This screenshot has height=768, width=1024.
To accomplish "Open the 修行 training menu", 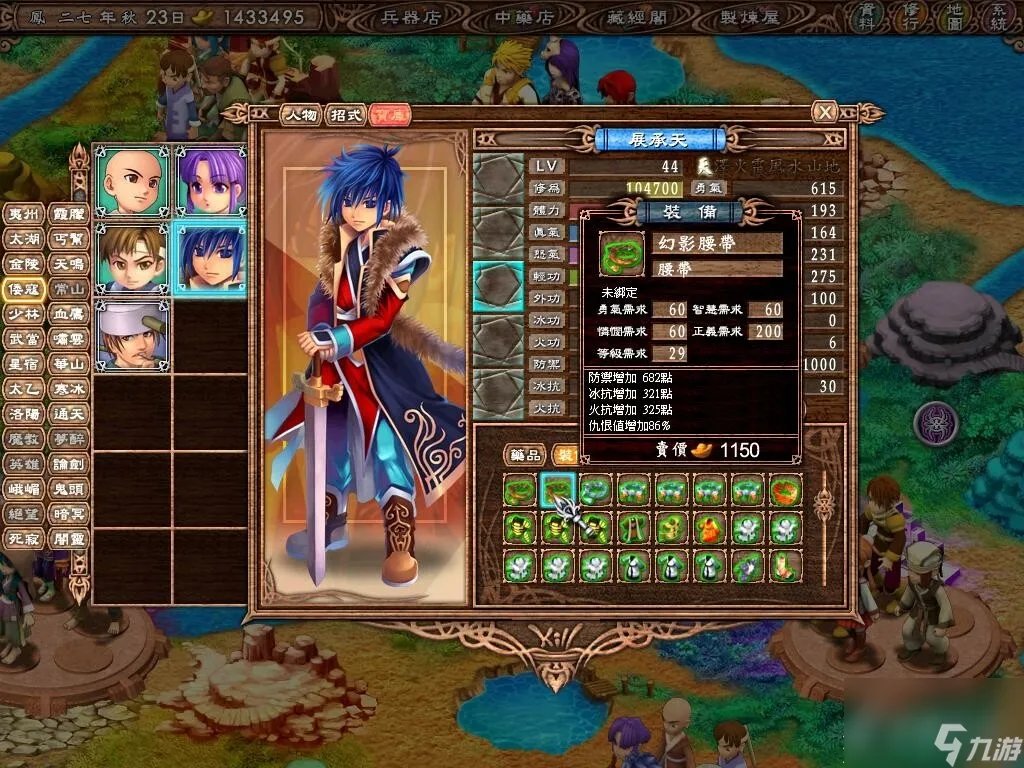I will 911,16.
